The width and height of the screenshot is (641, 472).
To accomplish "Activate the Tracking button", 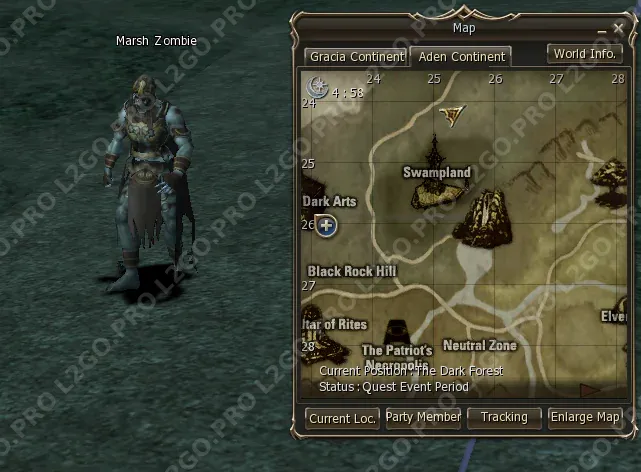I will (x=504, y=417).
